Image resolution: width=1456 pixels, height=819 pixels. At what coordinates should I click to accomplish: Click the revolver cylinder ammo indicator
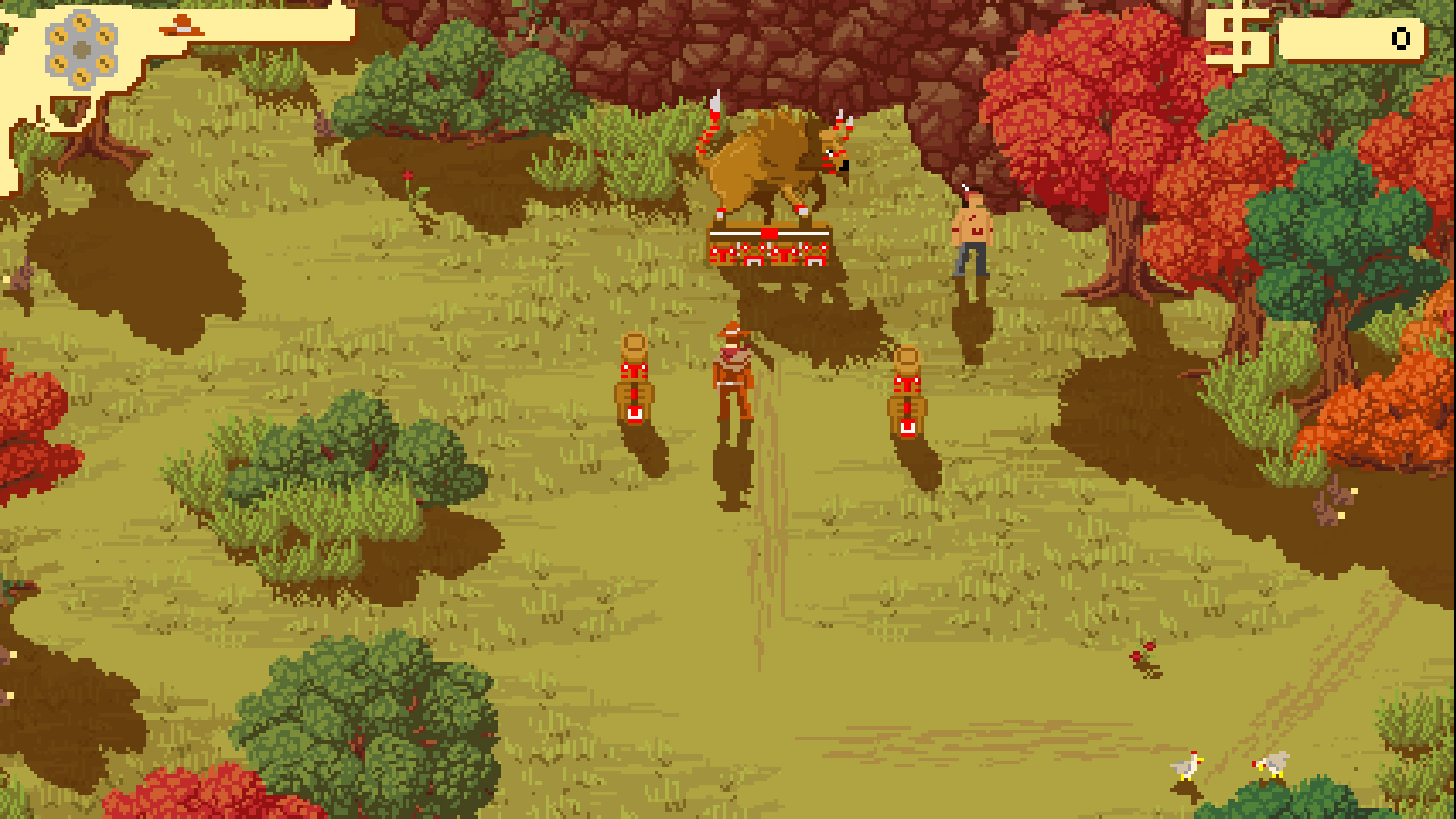[x=81, y=48]
